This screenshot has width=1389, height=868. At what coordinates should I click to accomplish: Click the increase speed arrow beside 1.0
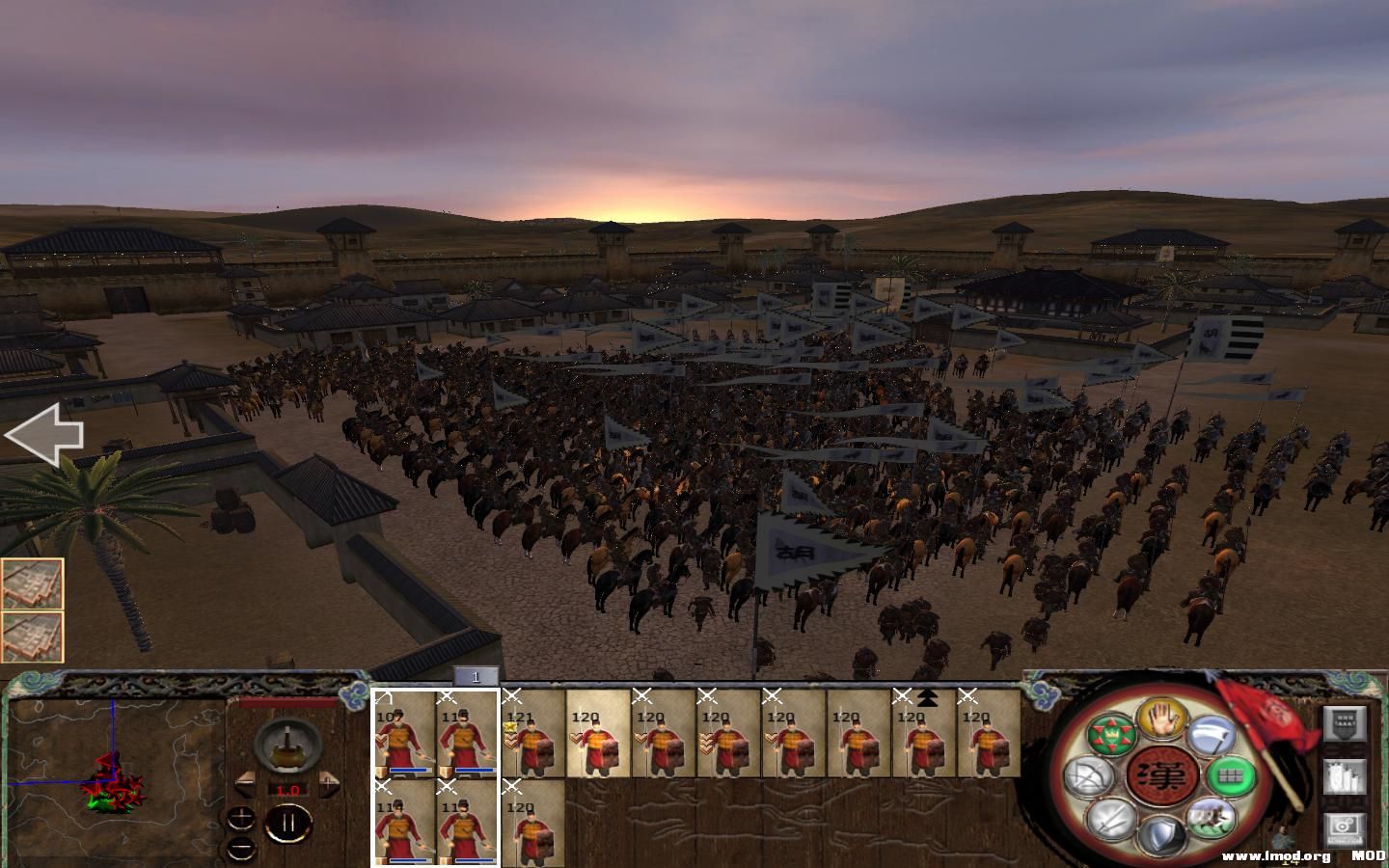329,782
